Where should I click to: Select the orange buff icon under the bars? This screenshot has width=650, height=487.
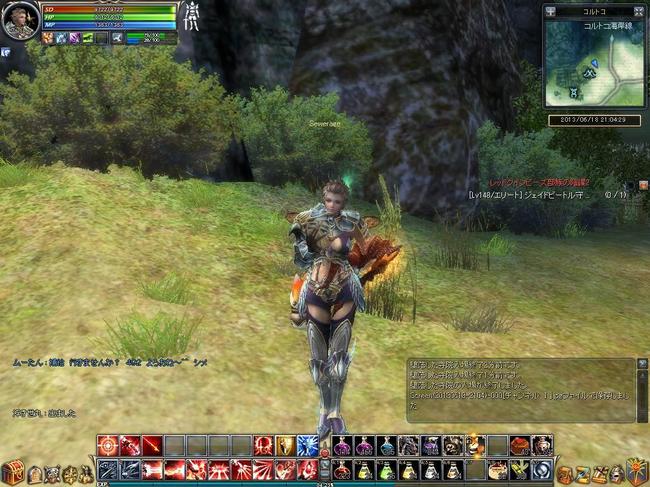point(47,38)
